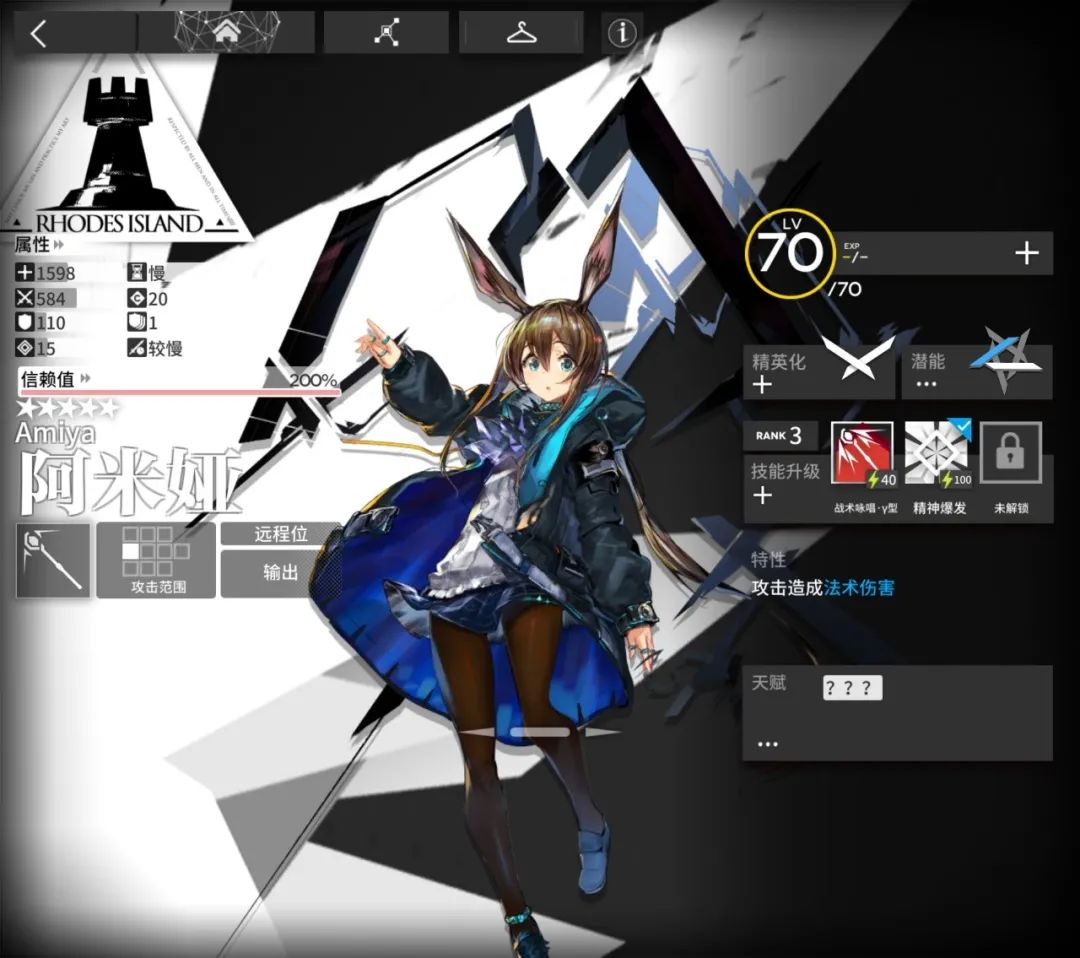Viewport: 1080px width, 958px height.
Task: Click the locked 未解锁 skill slot
Action: [x=1010, y=457]
